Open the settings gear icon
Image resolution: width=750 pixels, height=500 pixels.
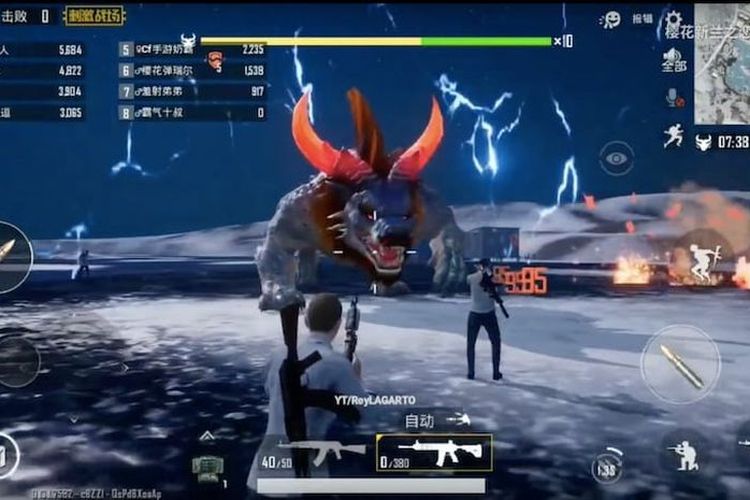[674, 19]
